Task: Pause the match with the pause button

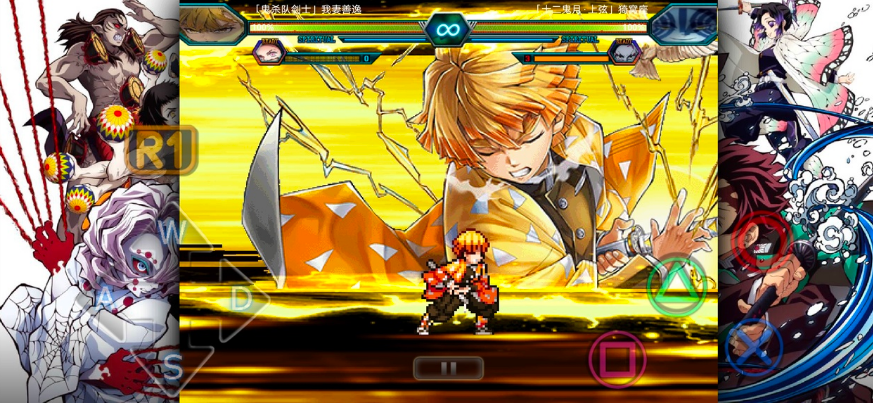Action: point(448,368)
